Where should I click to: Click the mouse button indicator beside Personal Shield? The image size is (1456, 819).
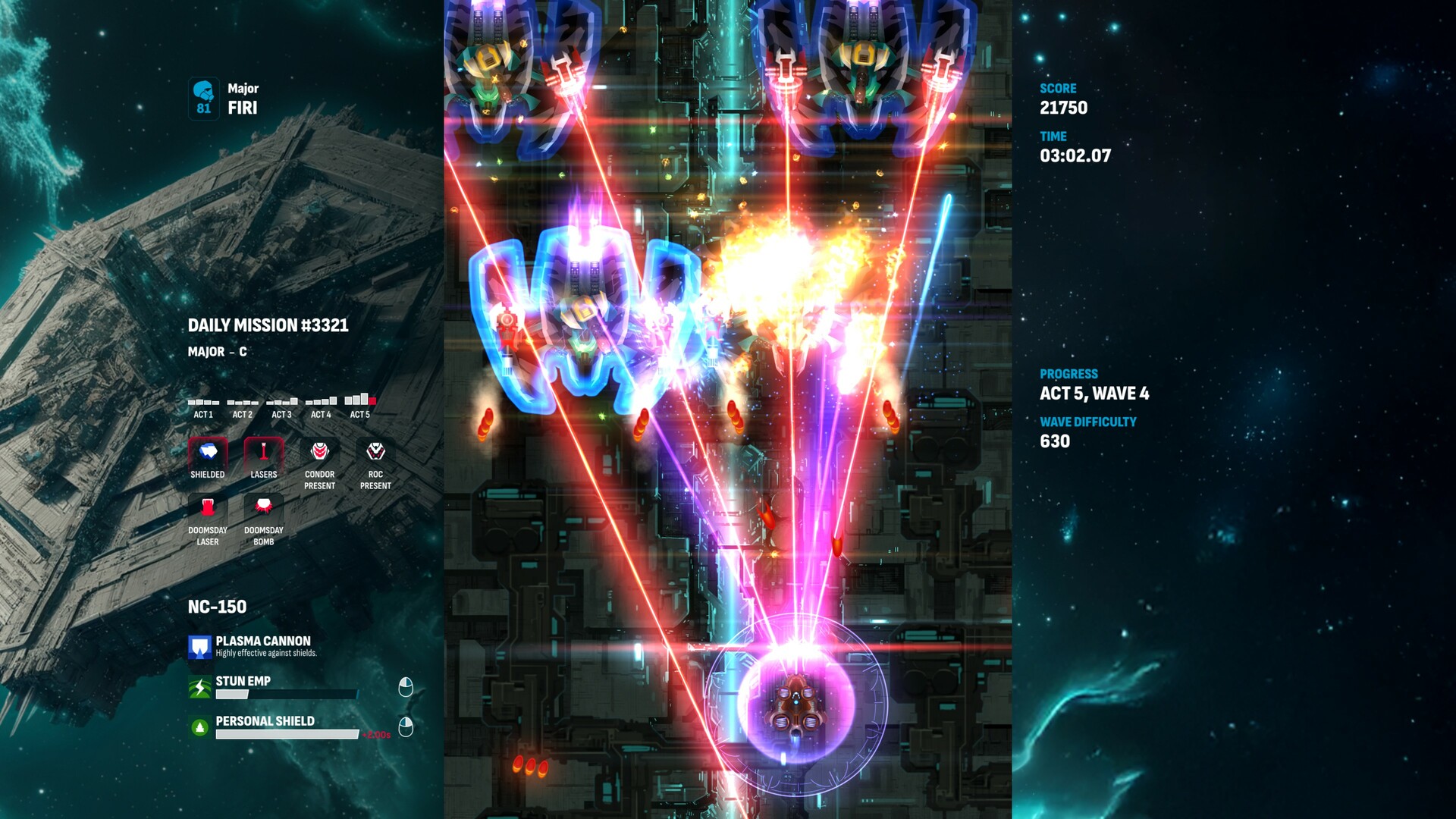(407, 726)
